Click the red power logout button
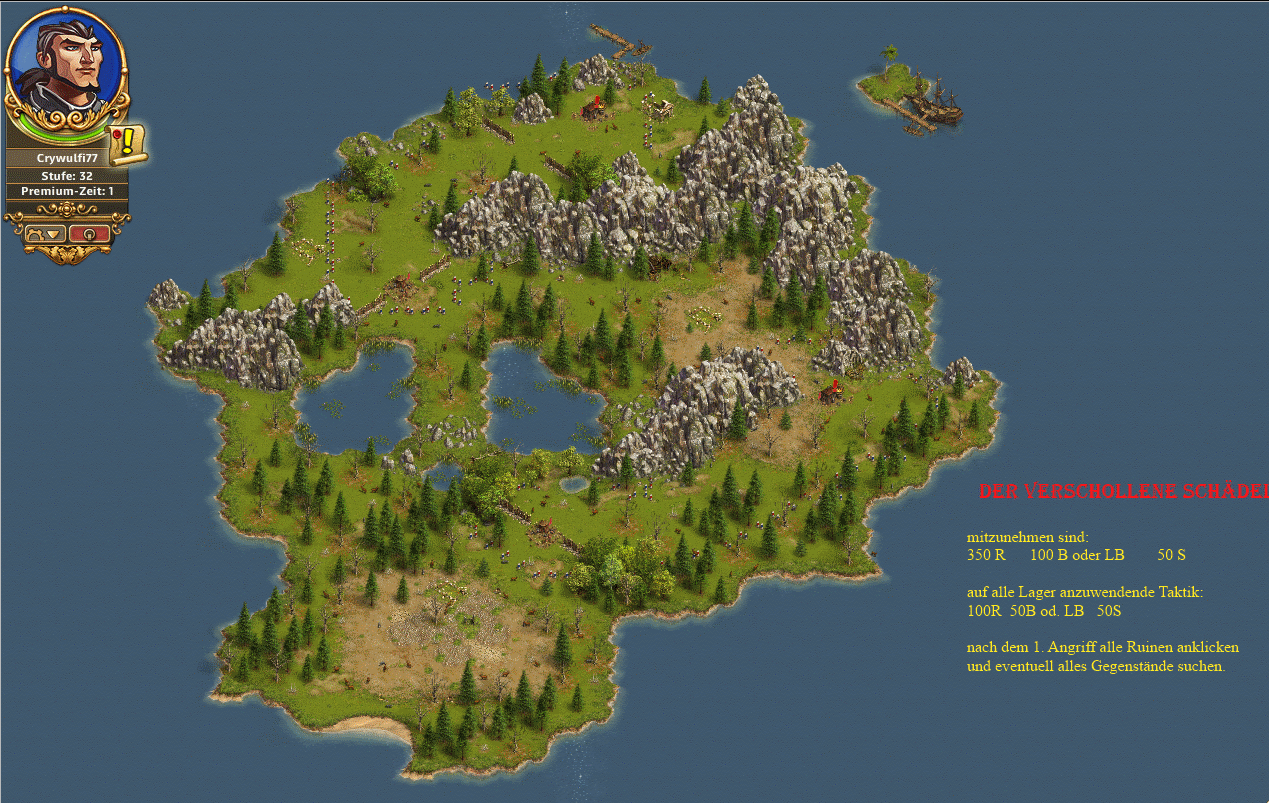The image size is (1269, 803). 90,233
